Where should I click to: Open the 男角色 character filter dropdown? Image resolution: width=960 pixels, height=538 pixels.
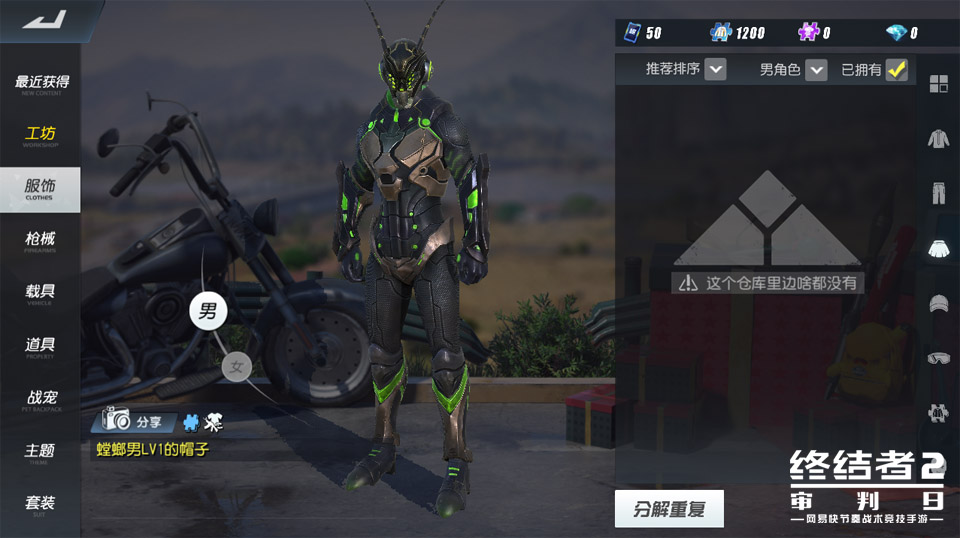[817, 69]
